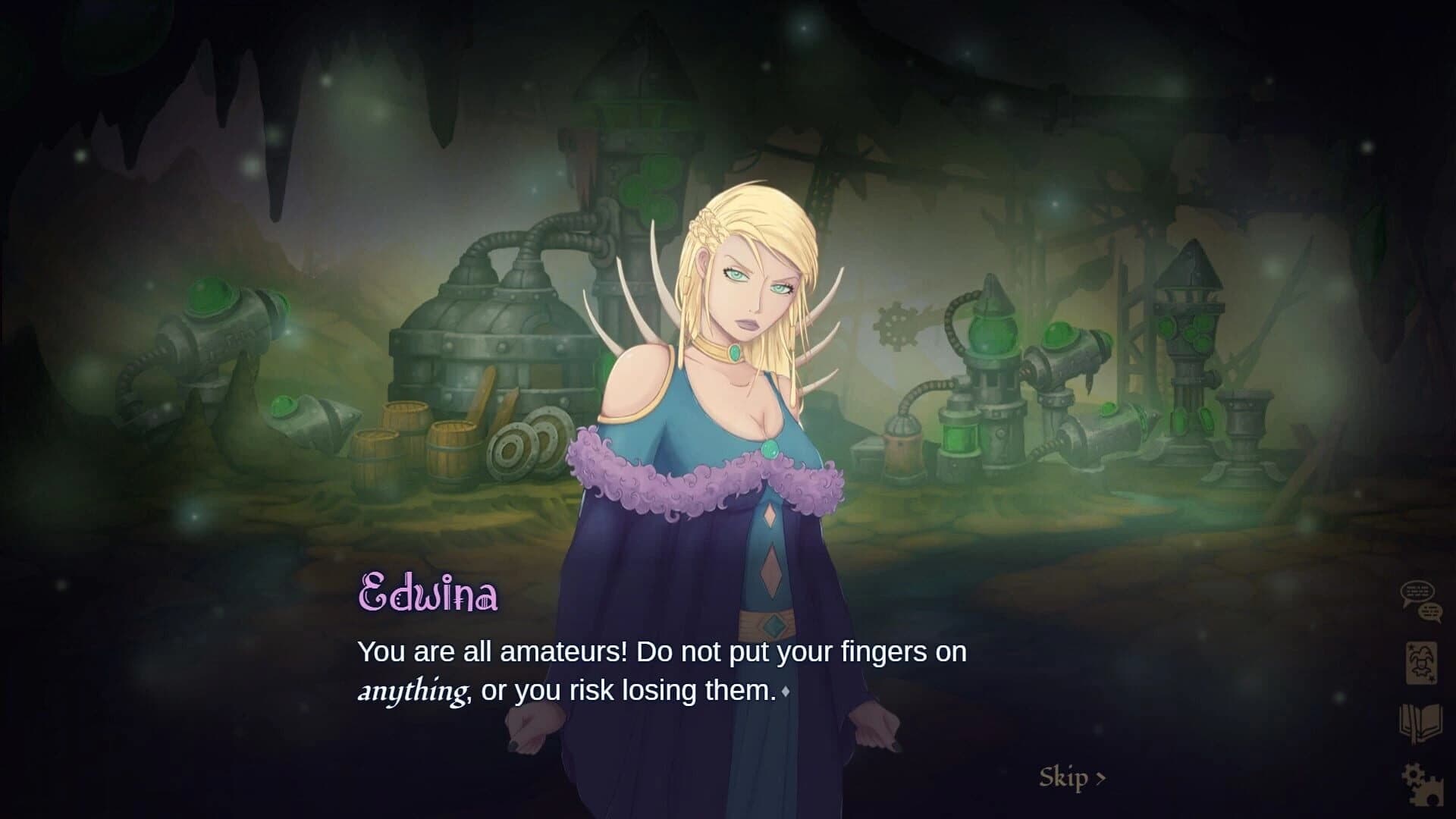Open the joker card icon
This screenshot has width=1456, height=819.
1420,664
